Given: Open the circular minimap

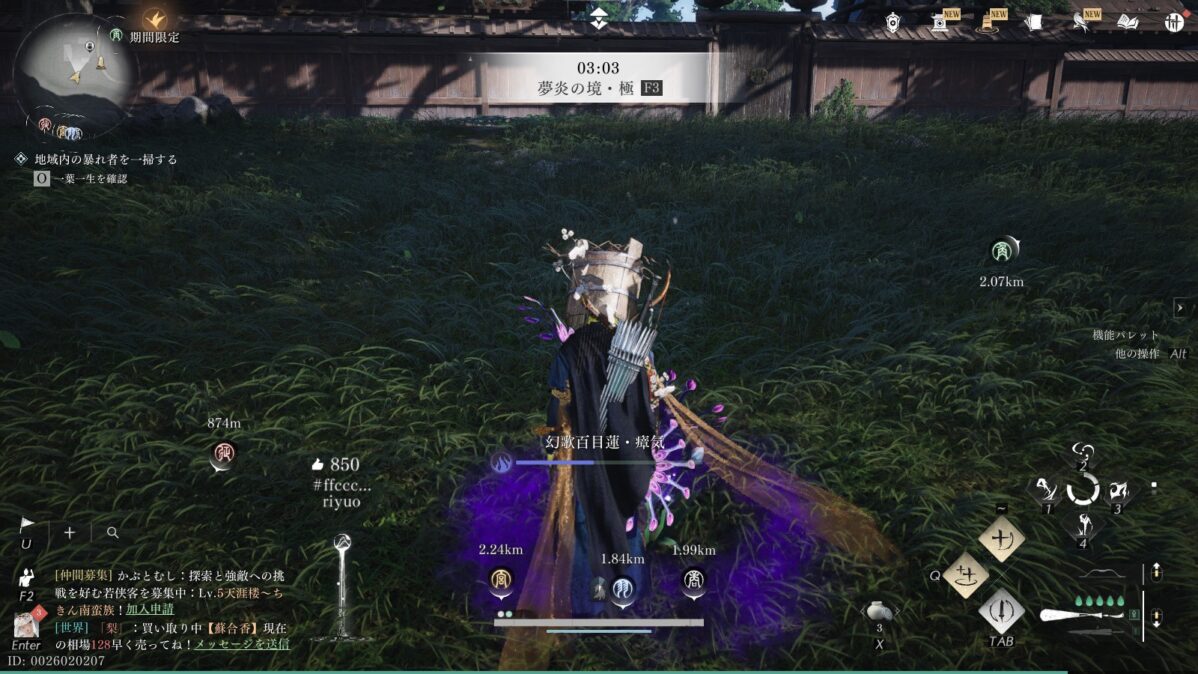Looking at the screenshot, I should 74,73.
